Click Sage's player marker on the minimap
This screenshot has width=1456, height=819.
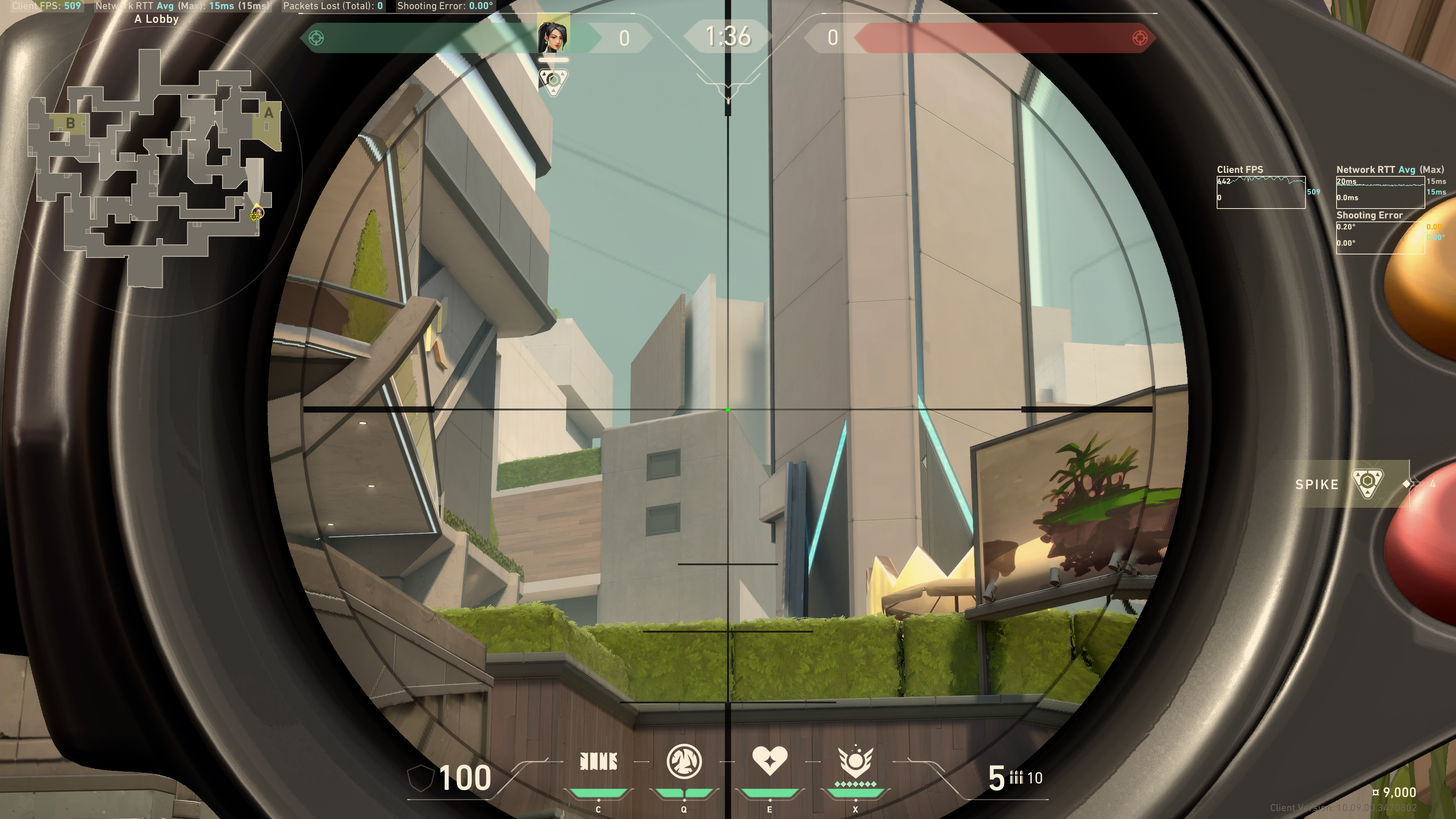tap(257, 213)
